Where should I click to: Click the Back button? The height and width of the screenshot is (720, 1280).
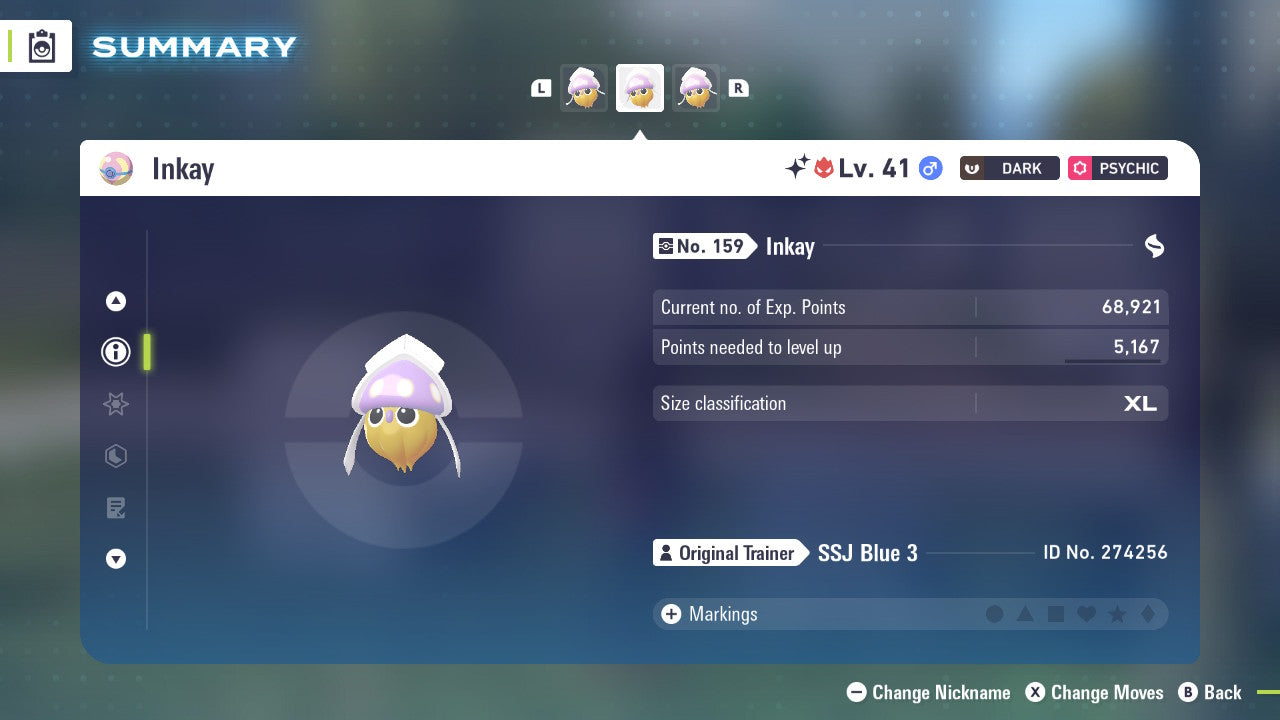(1211, 692)
